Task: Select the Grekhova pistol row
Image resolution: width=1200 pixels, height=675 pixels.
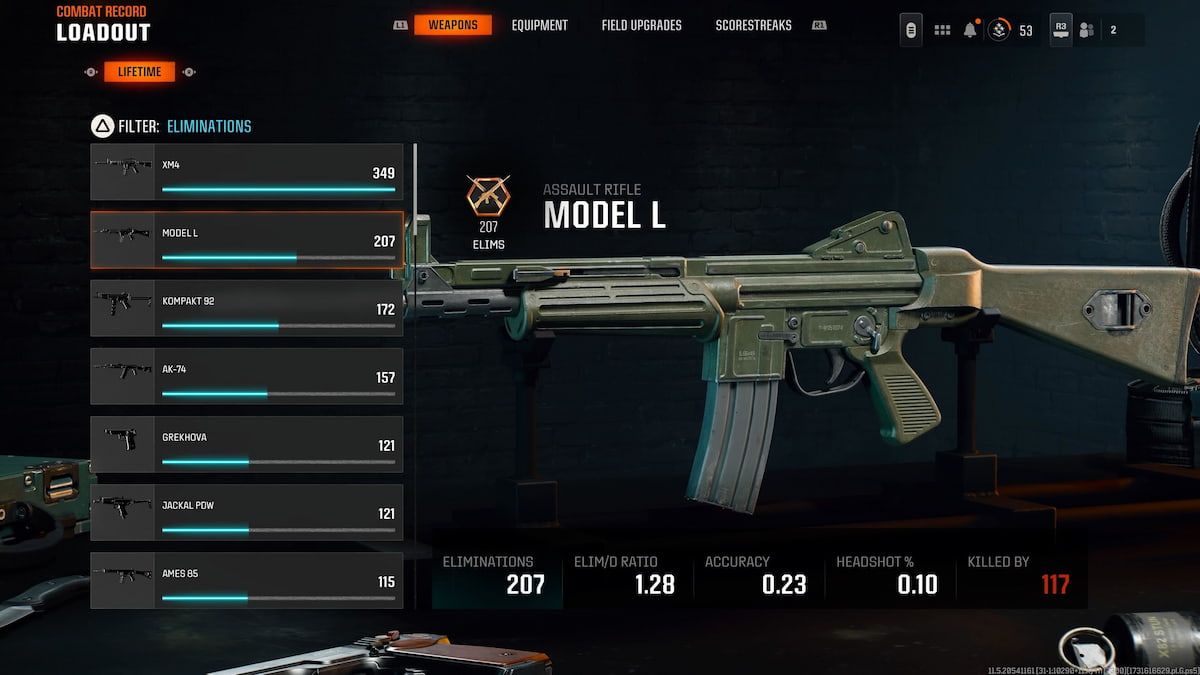Action: 247,444
